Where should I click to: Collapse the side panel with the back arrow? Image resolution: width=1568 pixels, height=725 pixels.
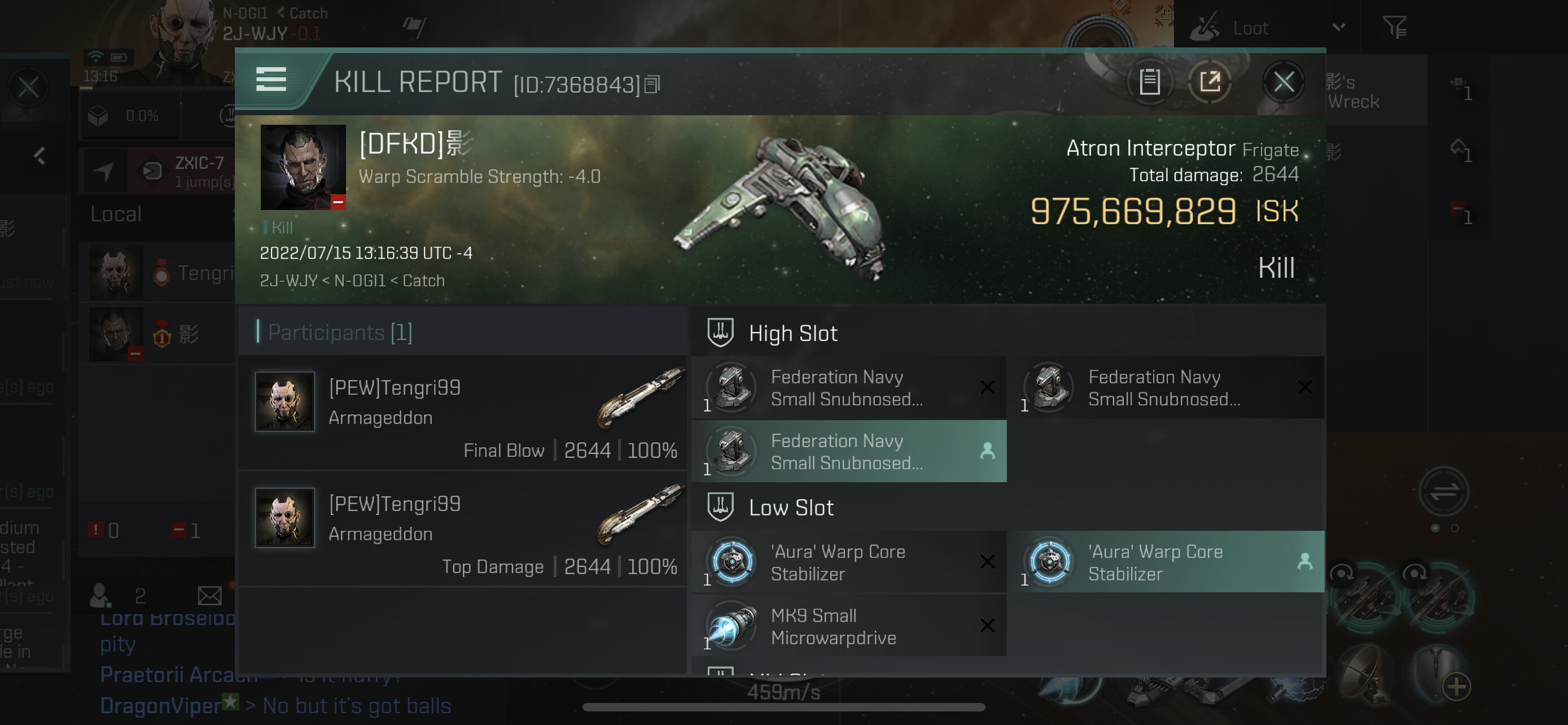(x=40, y=156)
